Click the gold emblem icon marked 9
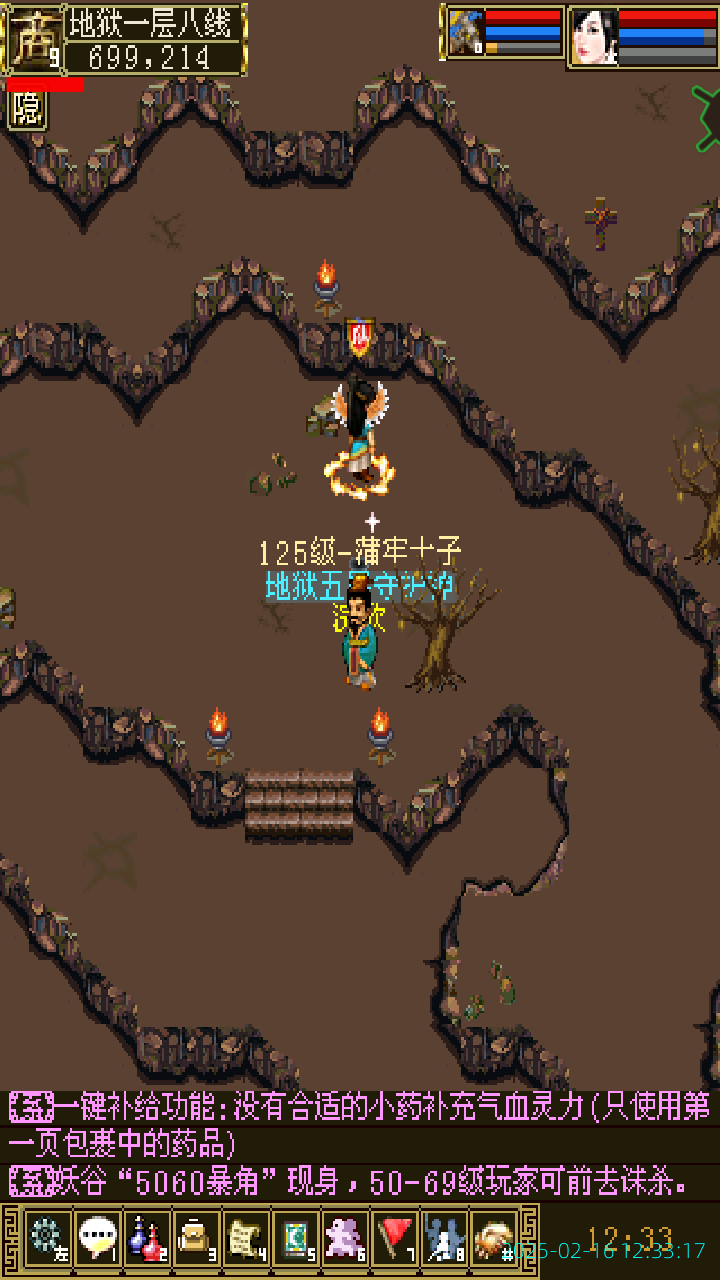Image resolution: width=720 pixels, height=1280 pixels. [34, 38]
